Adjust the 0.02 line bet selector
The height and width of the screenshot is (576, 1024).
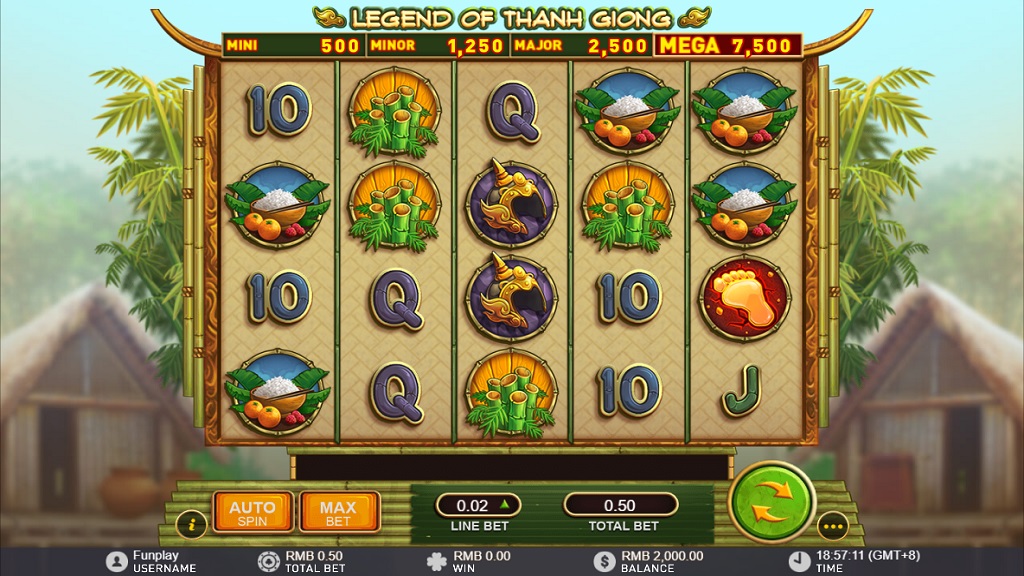coord(478,505)
